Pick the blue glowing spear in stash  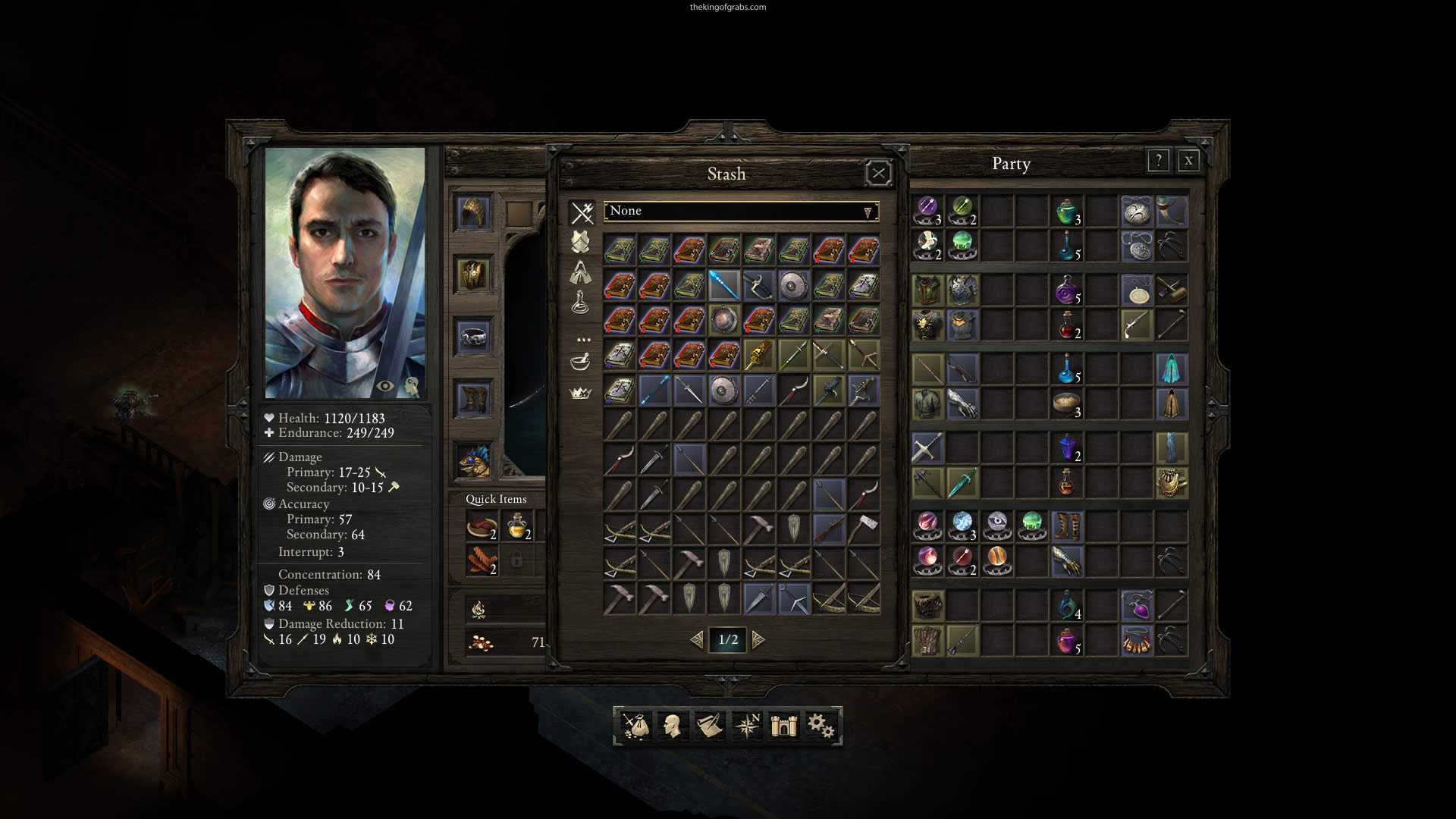tap(723, 285)
